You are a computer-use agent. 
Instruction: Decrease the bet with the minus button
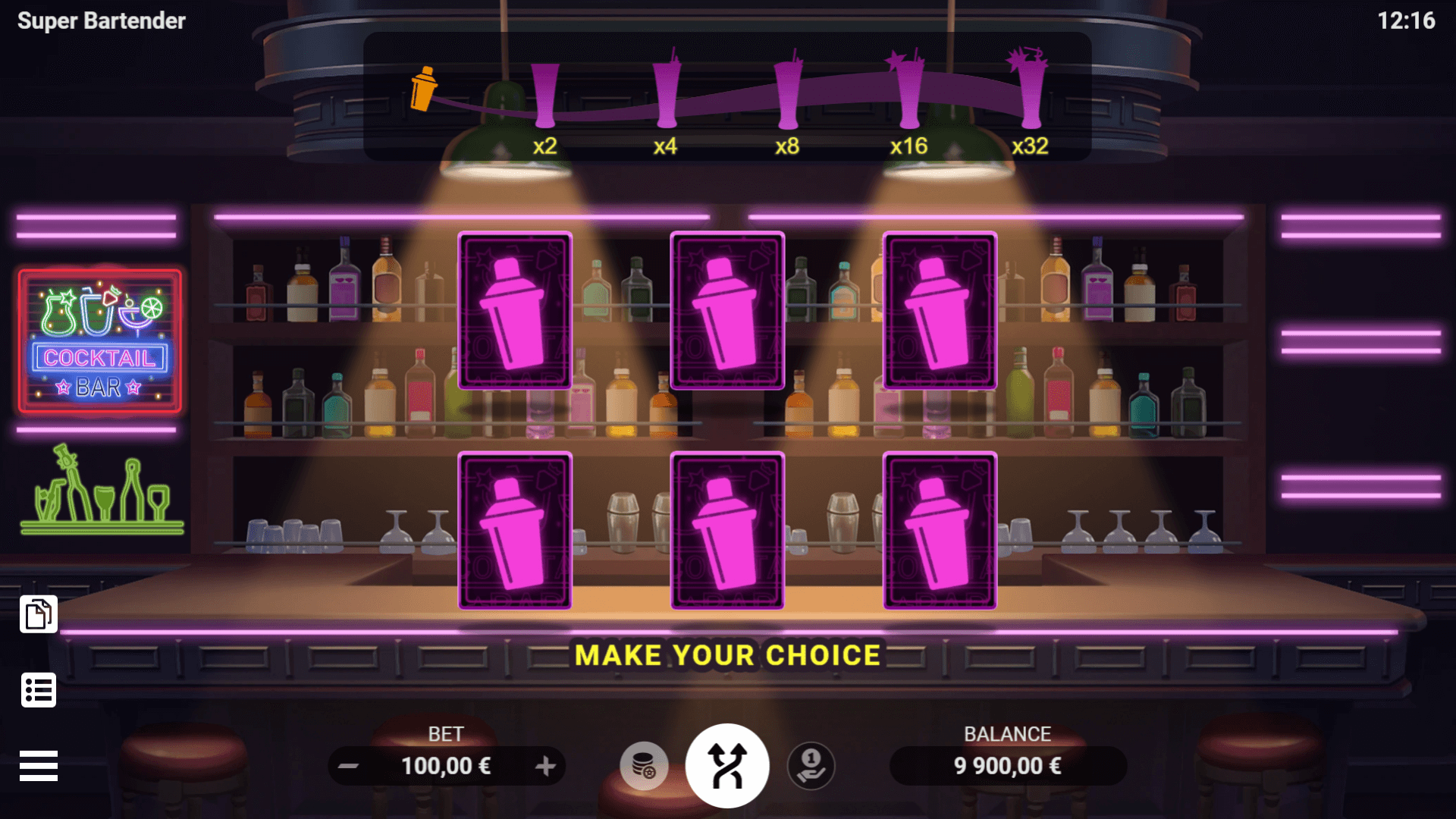(x=348, y=766)
